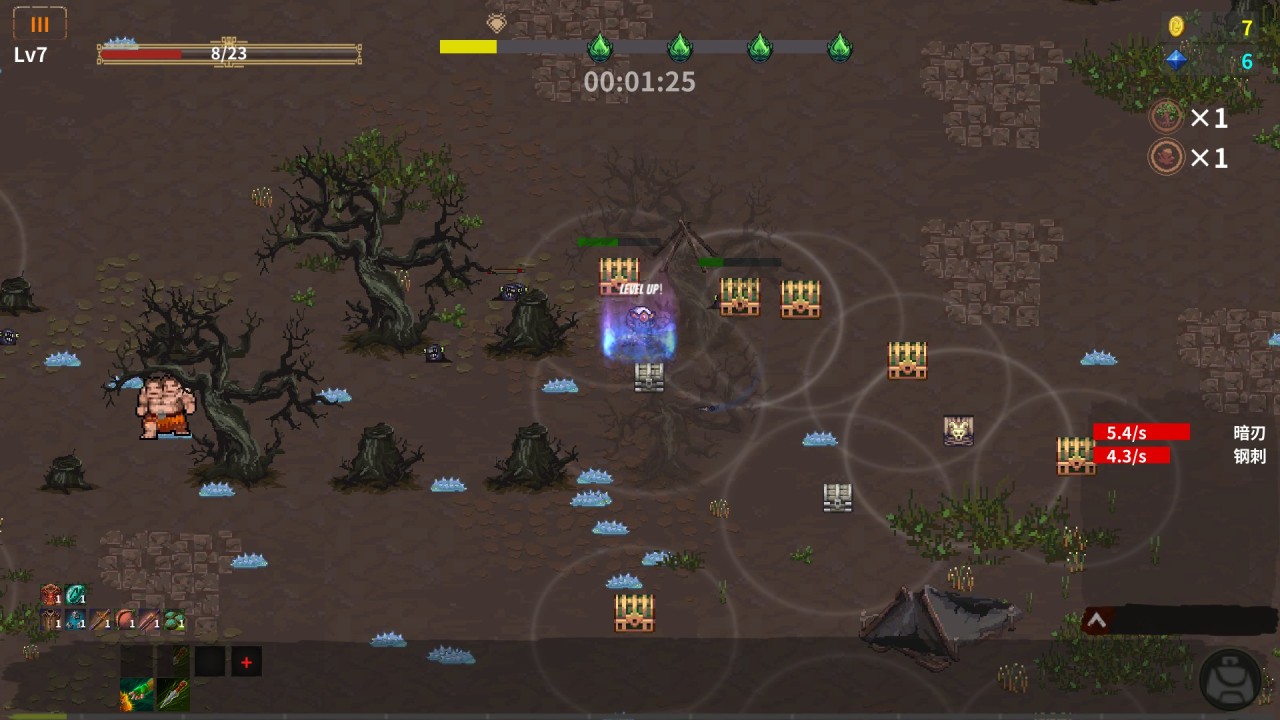Activate the green glove punch skill
Screen dimensions: 1280x720
[x=137, y=693]
